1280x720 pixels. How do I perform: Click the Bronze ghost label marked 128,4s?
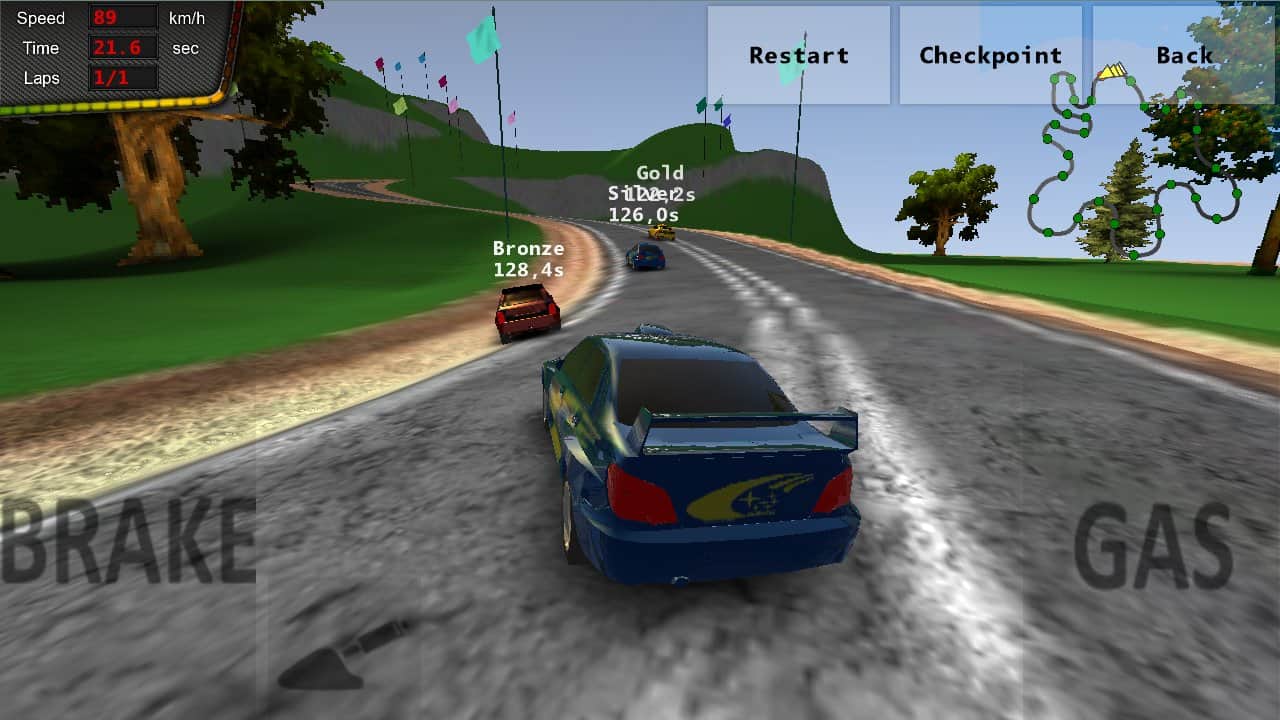pyautogui.click(x=527, y=258)
